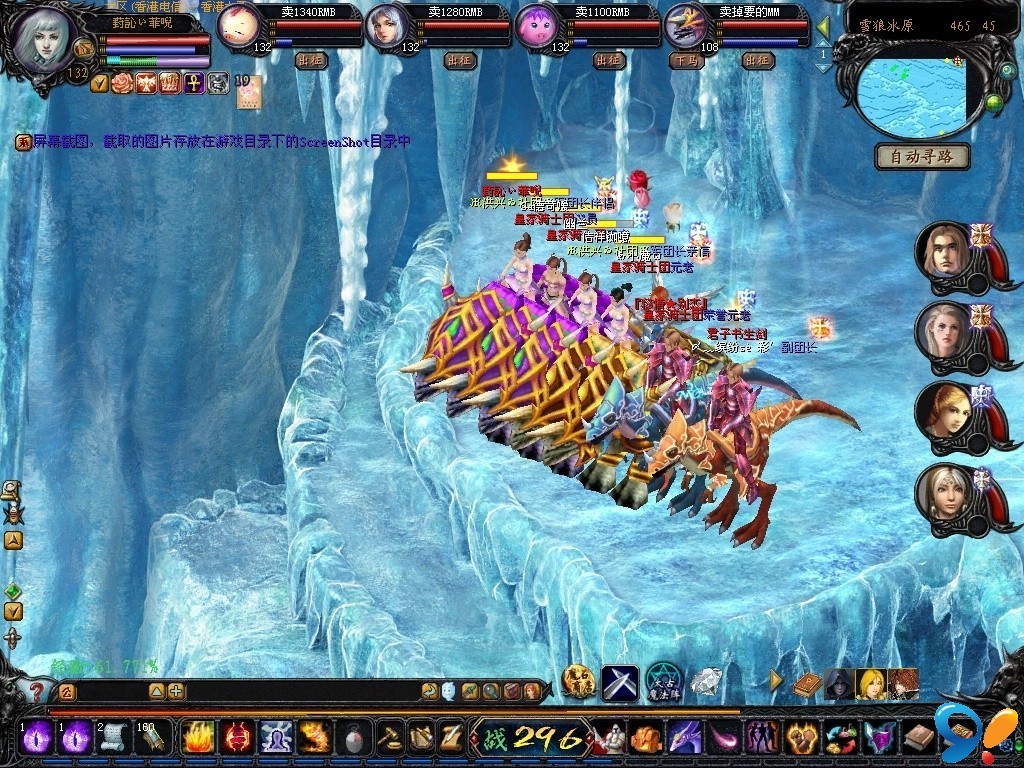Click the red rose buff icon
Image resolution: width=1024 pixels, height=768 pixels.
click(x=122, y=83)
